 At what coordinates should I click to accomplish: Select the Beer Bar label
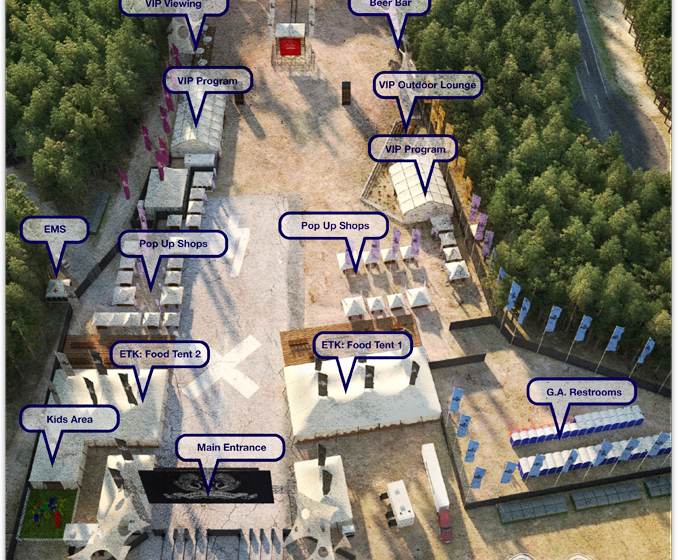coord(390,5)
